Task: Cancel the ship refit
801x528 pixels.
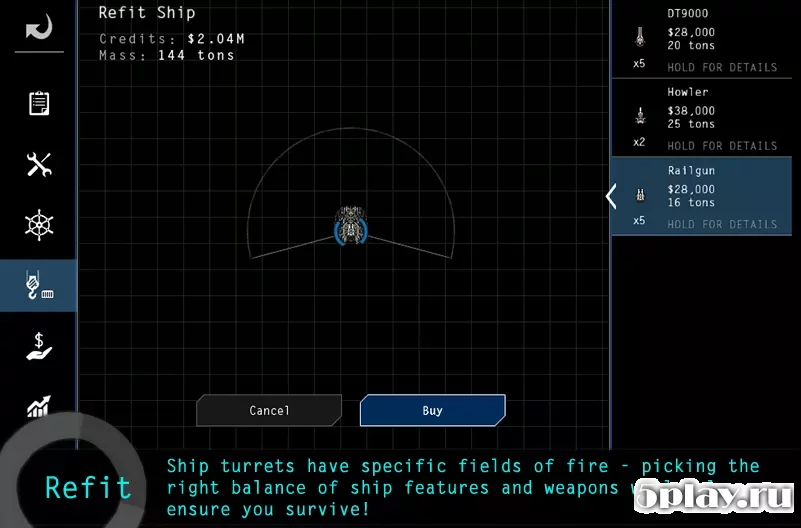Action: [x=269, y=410]
